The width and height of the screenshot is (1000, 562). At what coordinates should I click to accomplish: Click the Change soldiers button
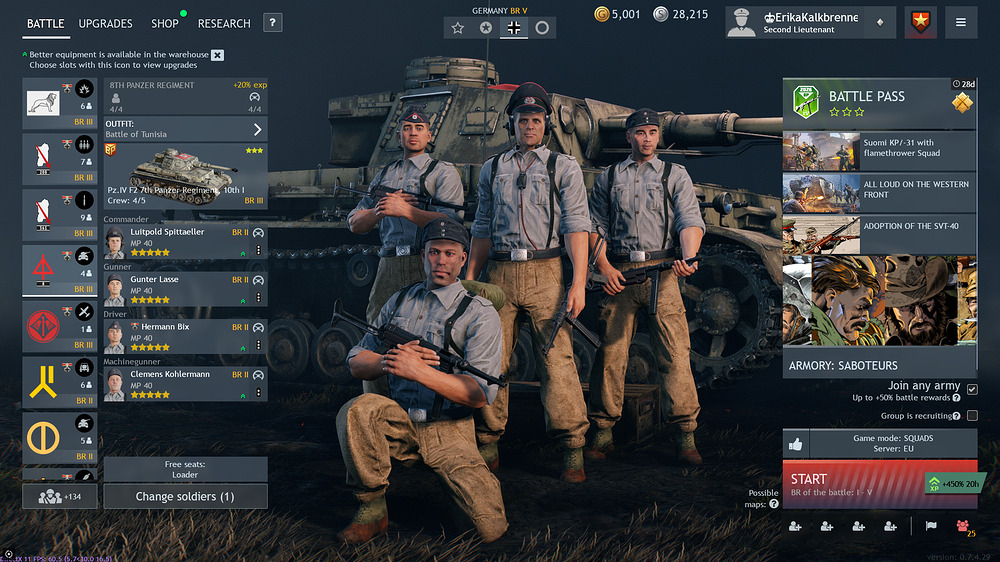185,496
